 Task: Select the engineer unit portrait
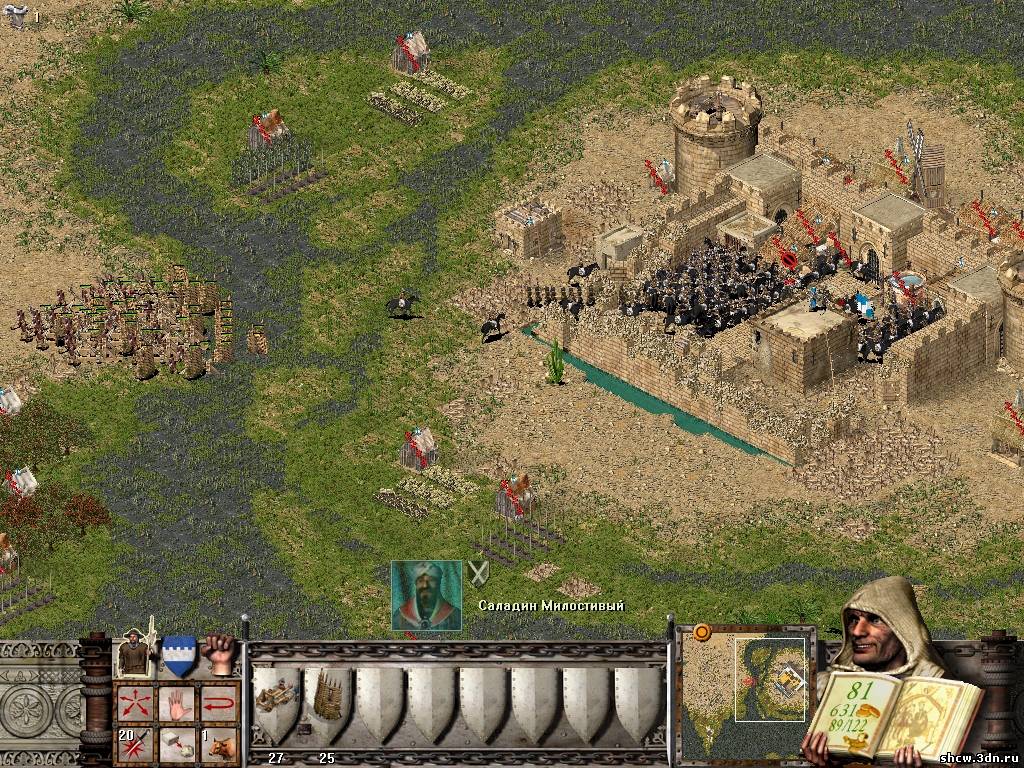tap(134, 655)
